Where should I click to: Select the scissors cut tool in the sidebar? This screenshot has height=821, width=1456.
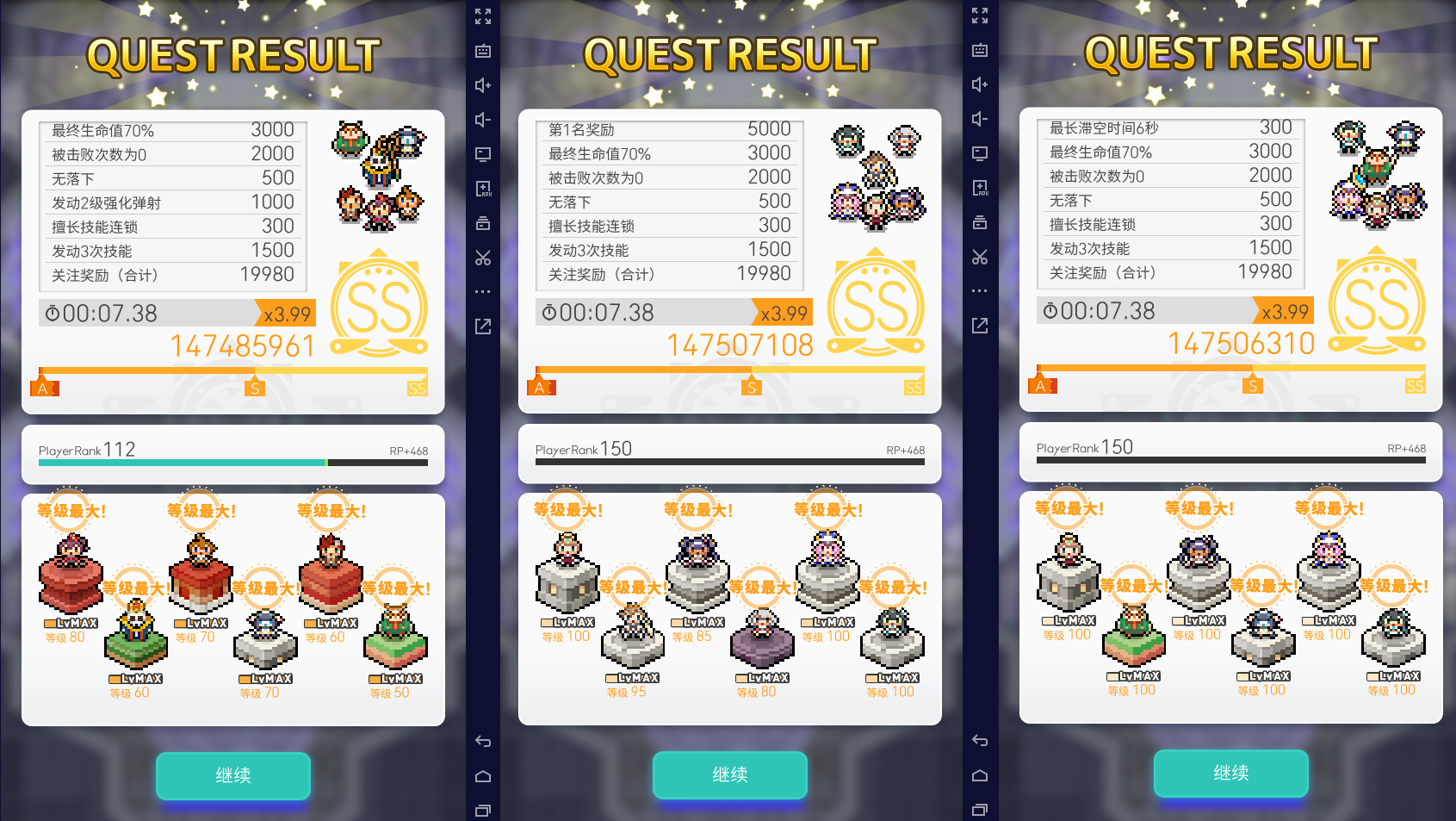pos(482,256)
